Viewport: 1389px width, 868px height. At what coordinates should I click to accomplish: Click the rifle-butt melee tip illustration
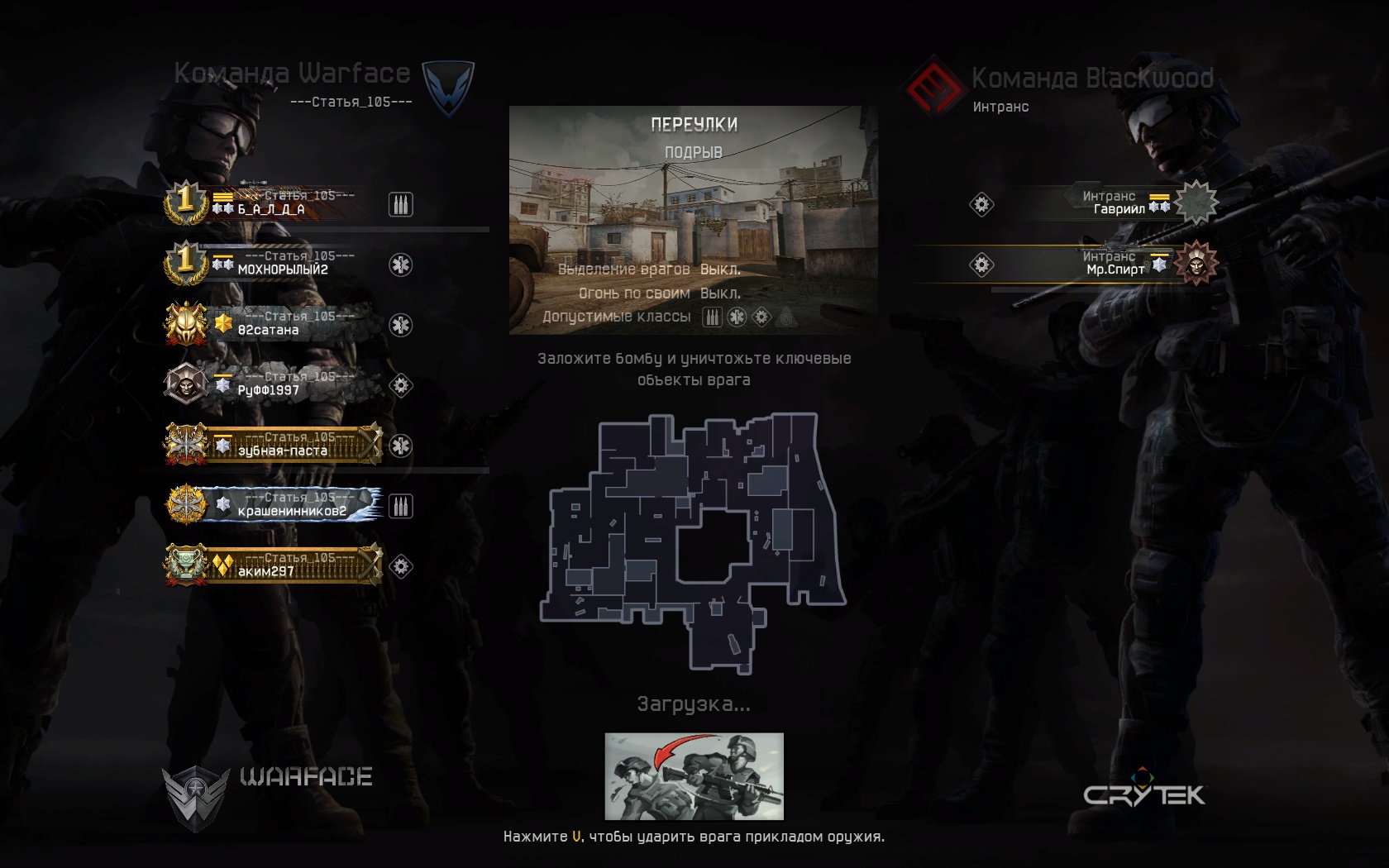click(x=694, y=776)
